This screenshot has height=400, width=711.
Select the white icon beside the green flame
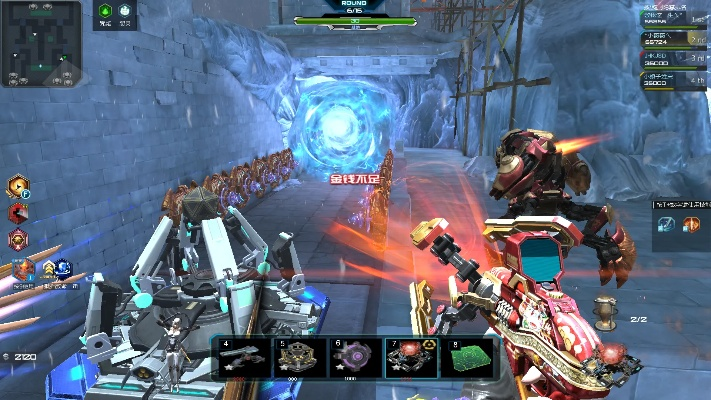(125, 13)
